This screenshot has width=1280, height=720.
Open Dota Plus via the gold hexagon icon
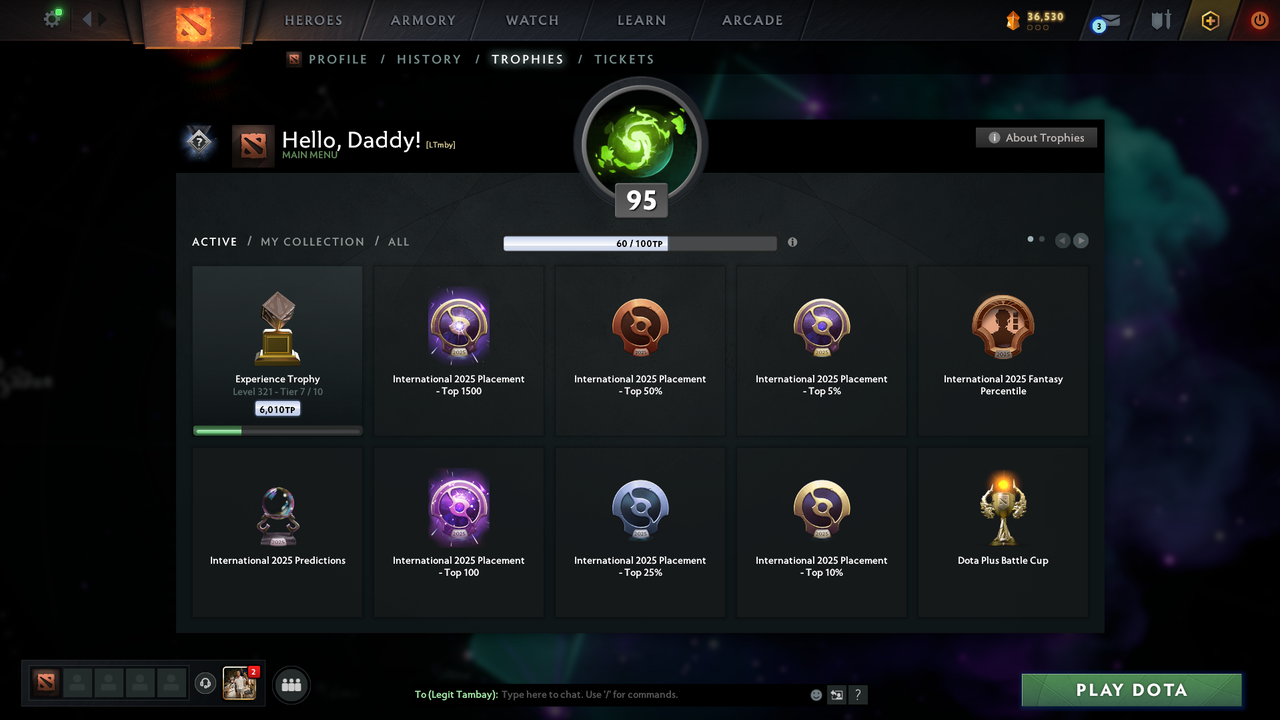(1210, 20)
